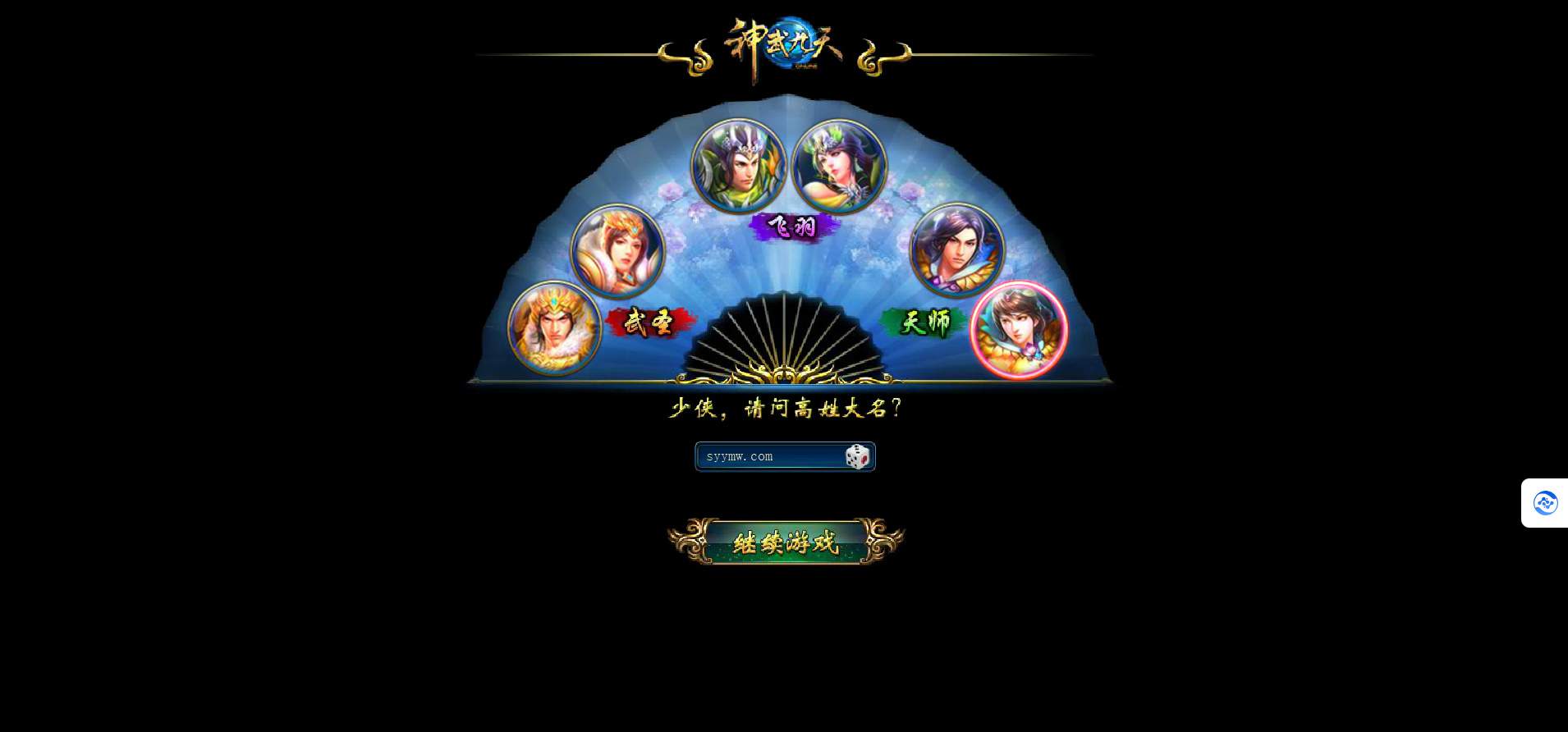Viewport: 1568px width, 732px height.
Task: Pick the male 飞羽 archer portrait
Action: (x=739, y=166)
